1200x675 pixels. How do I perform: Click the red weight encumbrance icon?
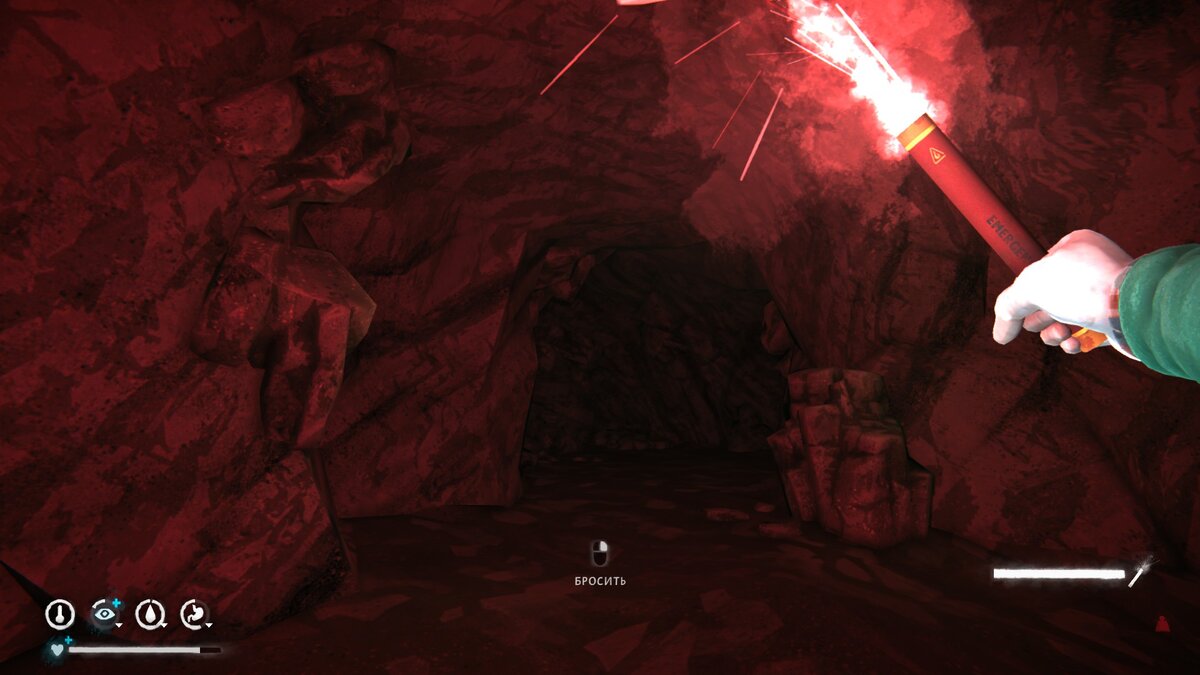pos(1162,625)
